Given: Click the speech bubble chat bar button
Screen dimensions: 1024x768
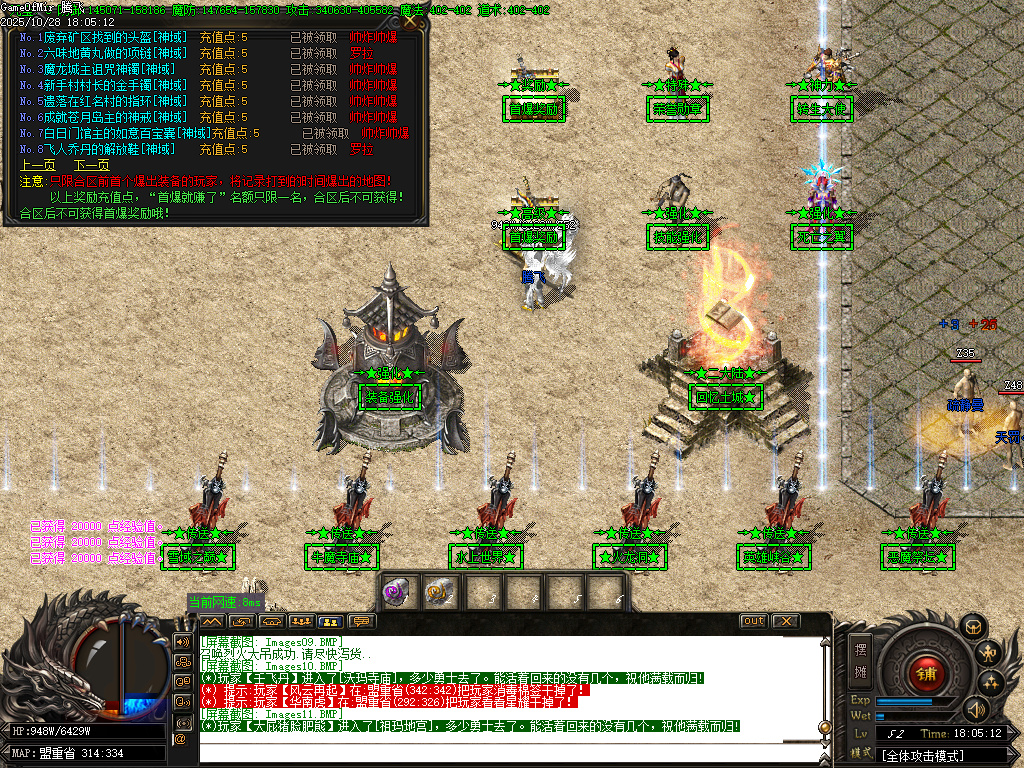Looking at the screenshot, I should pos(360,621).
